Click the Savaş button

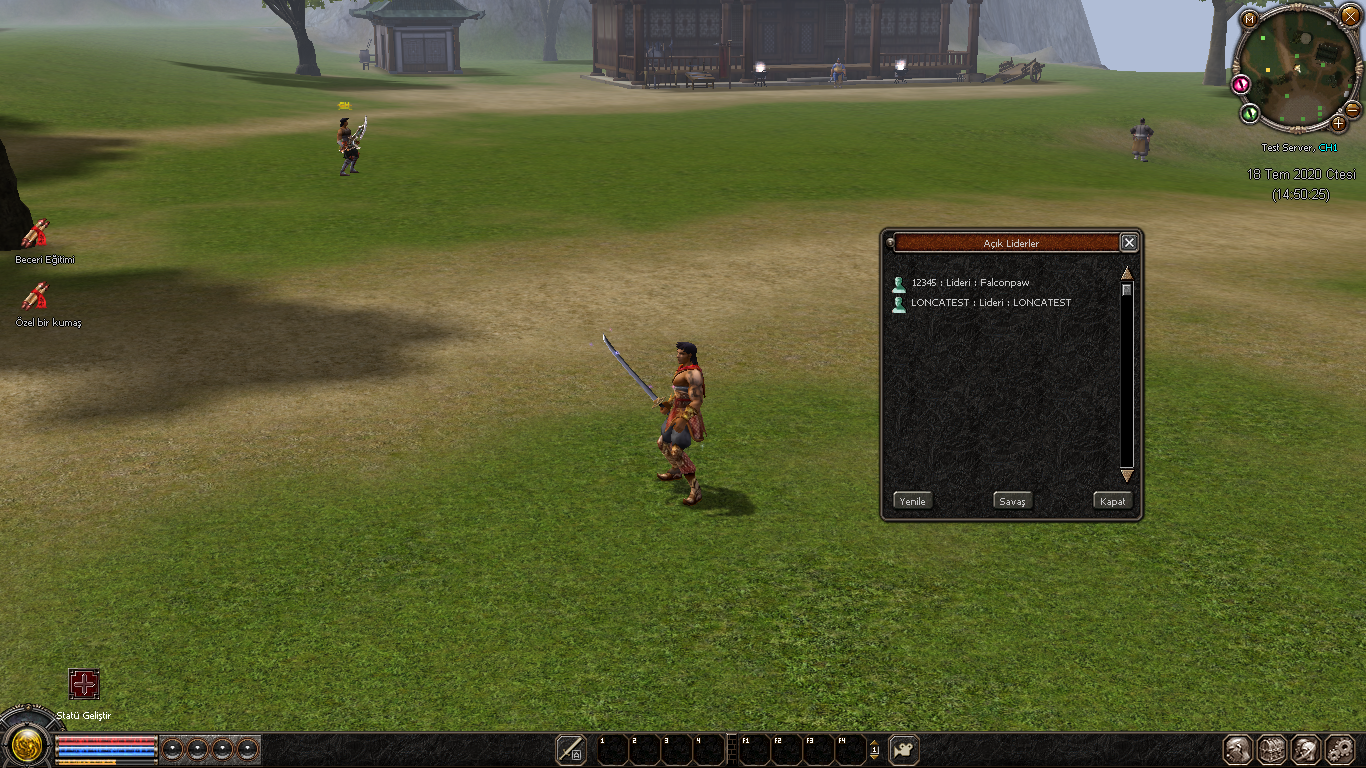(1012, 501)
